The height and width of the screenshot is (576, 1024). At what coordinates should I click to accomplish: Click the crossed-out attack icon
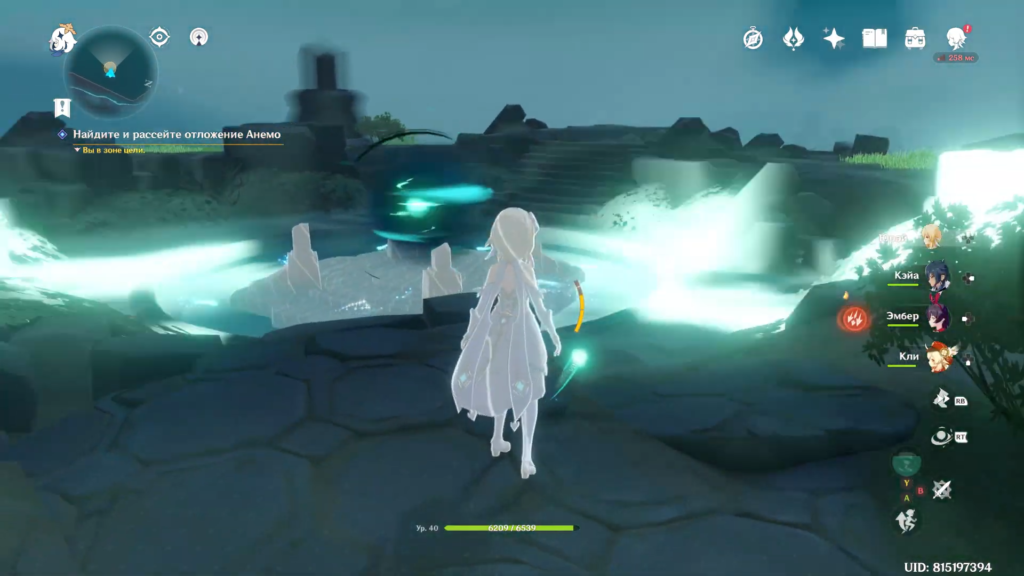pos(941,489)
